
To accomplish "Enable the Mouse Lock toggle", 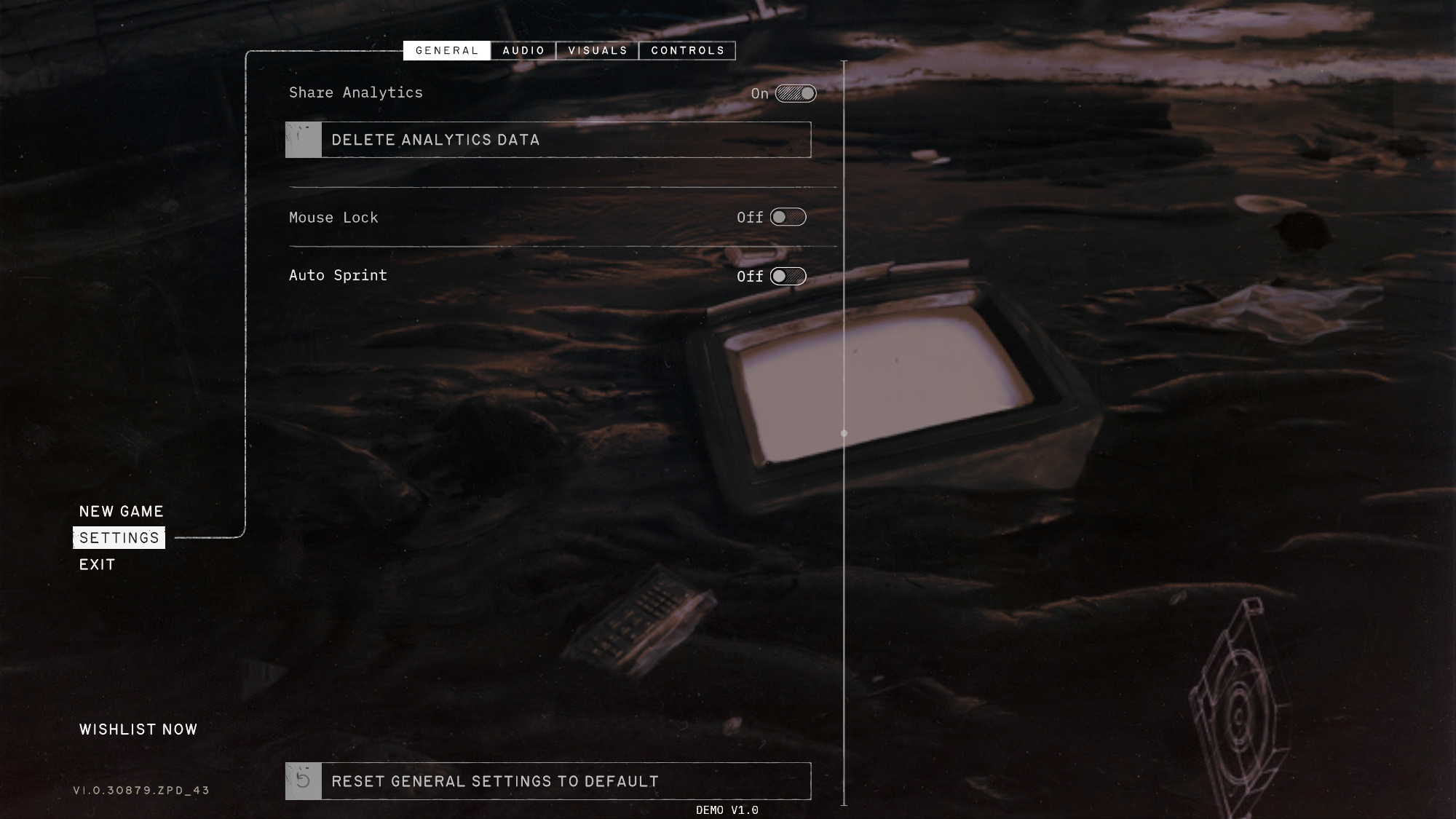I will coord(788,217).
